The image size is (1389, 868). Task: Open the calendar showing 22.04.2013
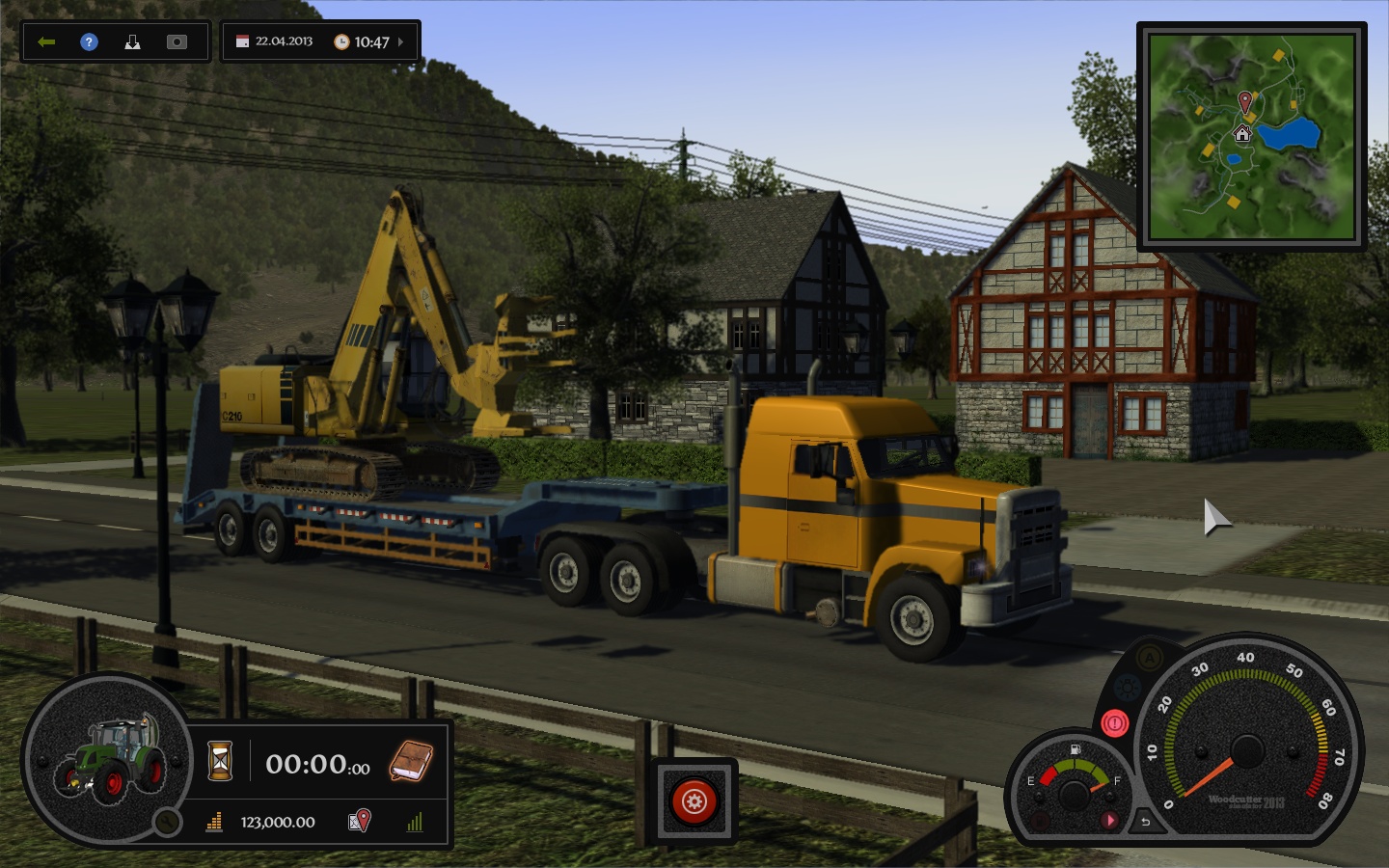[241, 41]
